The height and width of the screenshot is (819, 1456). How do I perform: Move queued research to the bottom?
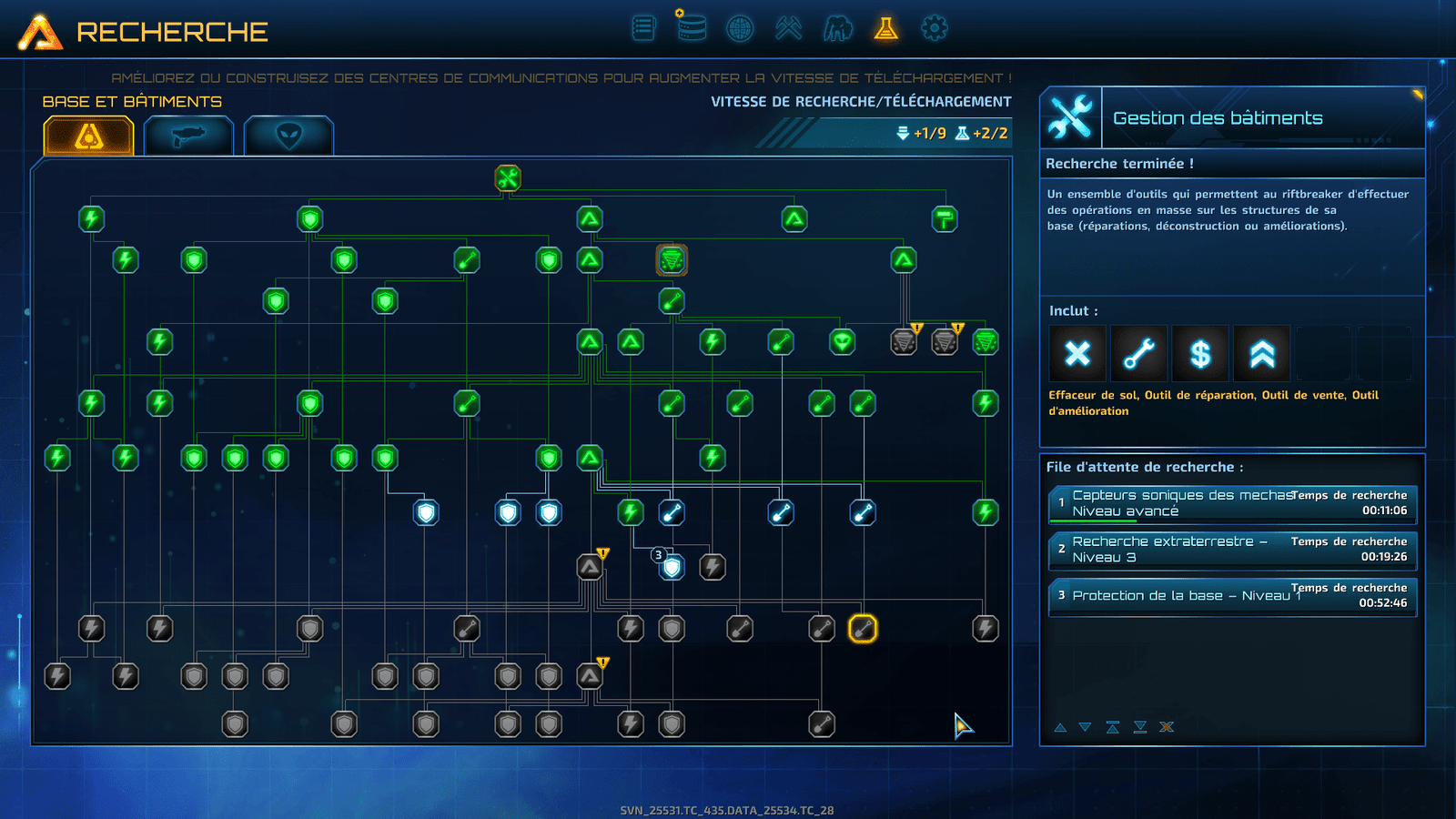[1140, 727]
